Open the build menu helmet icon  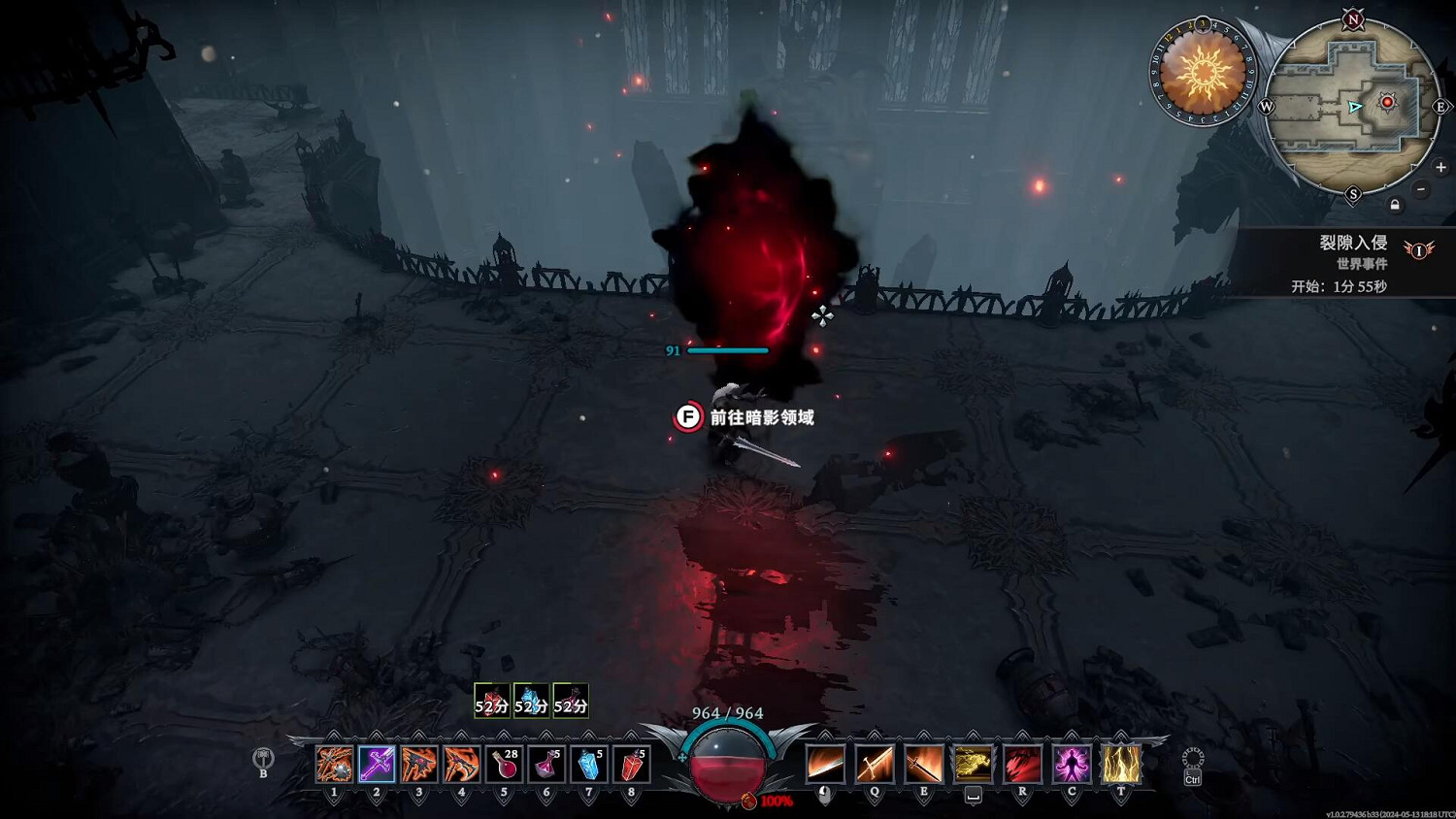[x=263, y=758]
